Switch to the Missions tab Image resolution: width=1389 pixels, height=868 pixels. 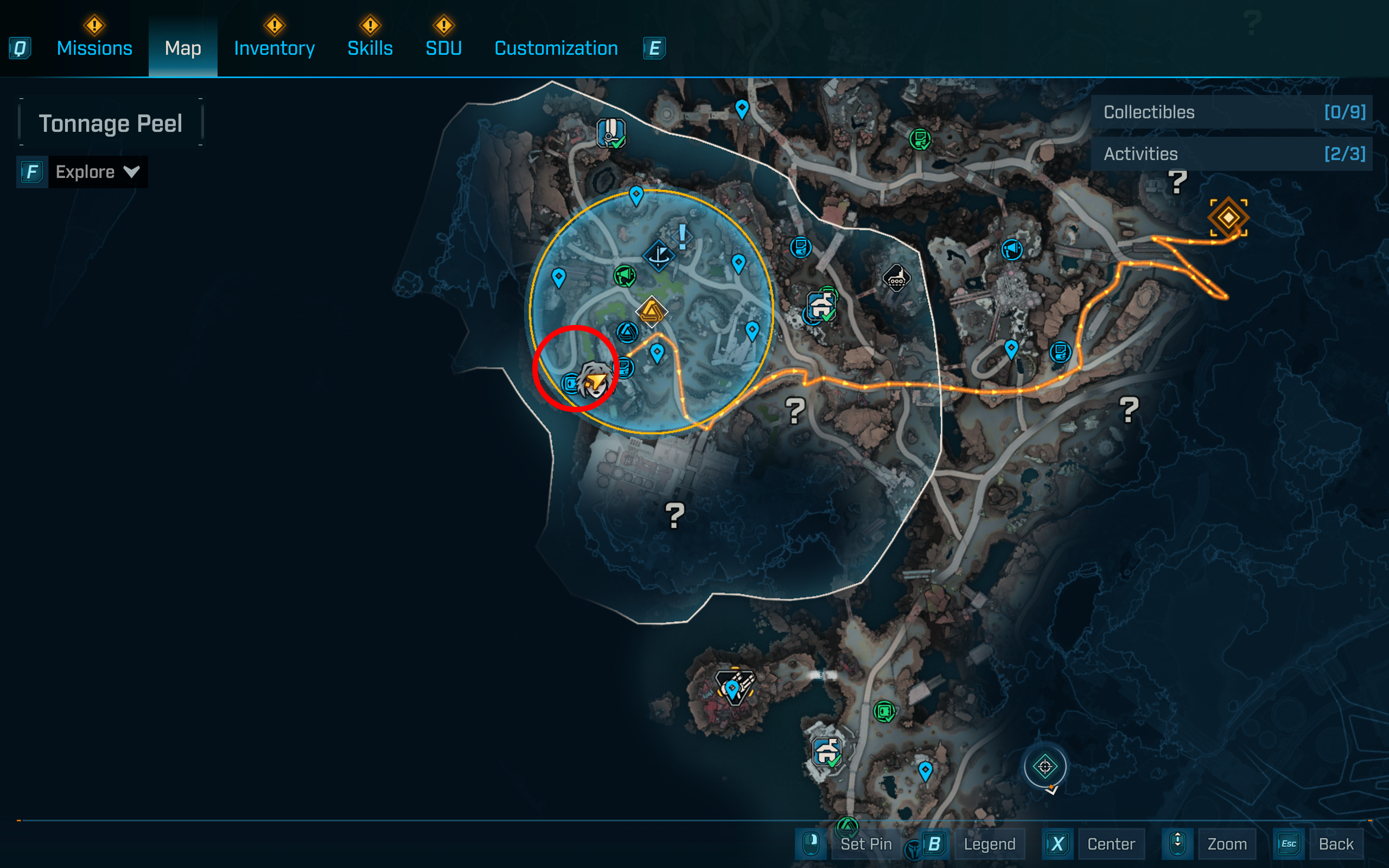pos(93,48)
